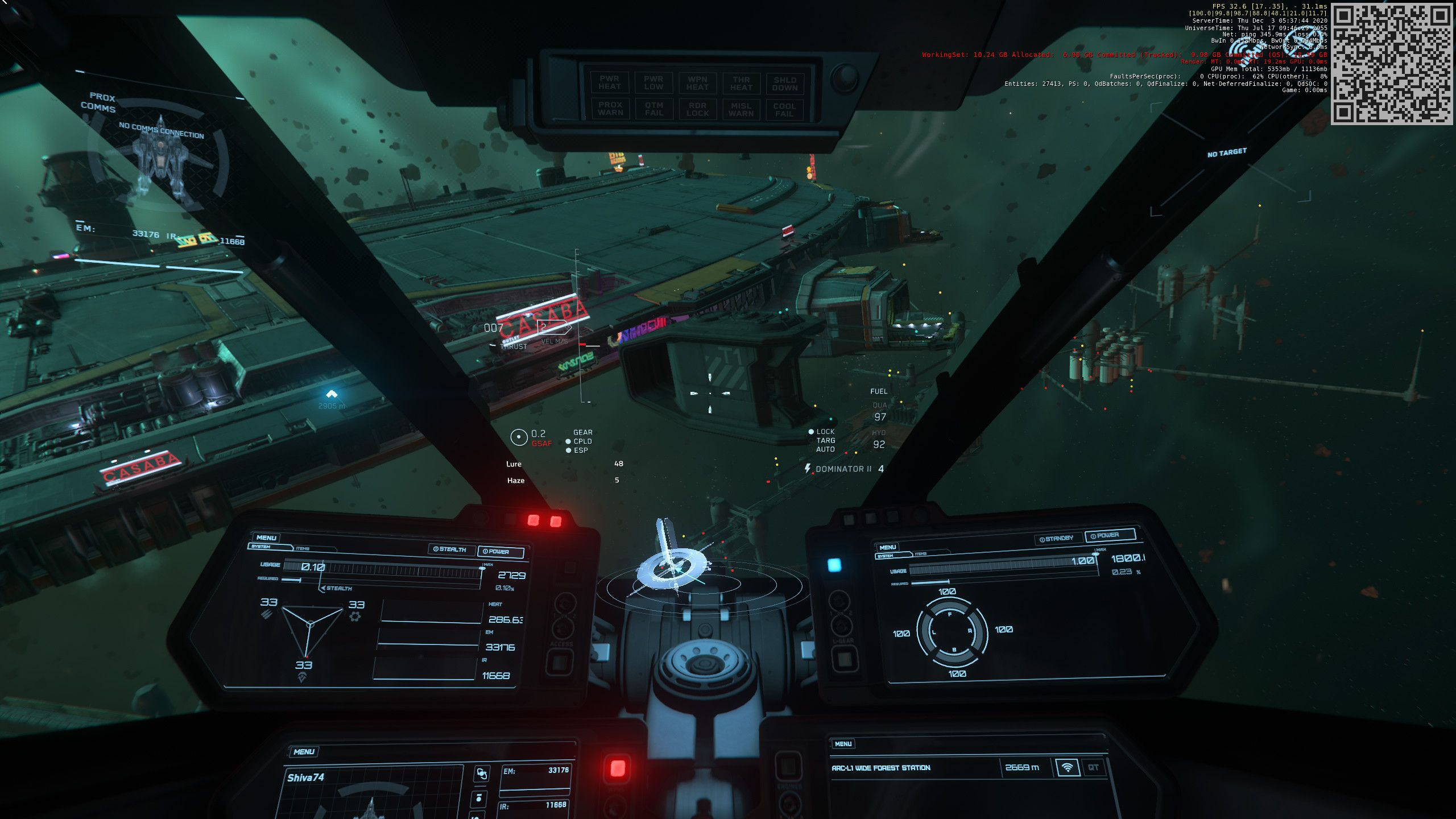Select SYSTEM tab on the shield screen
The image size is (1456, 819).
pyautogui.click(x=886, y=556)
